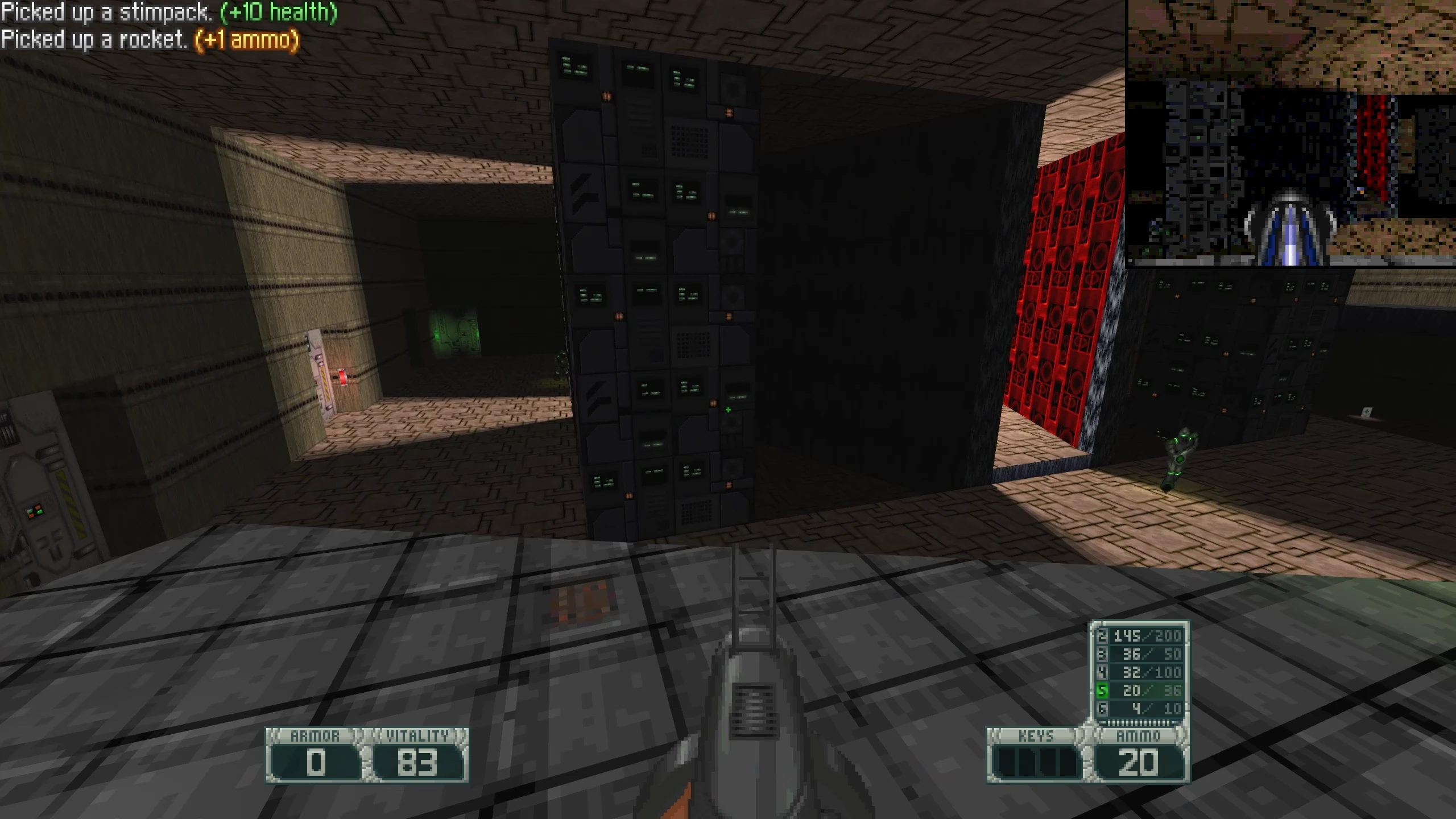Viewport: 1456px width, 819px height.
Task: Click the 'Picked up a rocket' message
Action: pyautogui.click(x=94, y=40)
